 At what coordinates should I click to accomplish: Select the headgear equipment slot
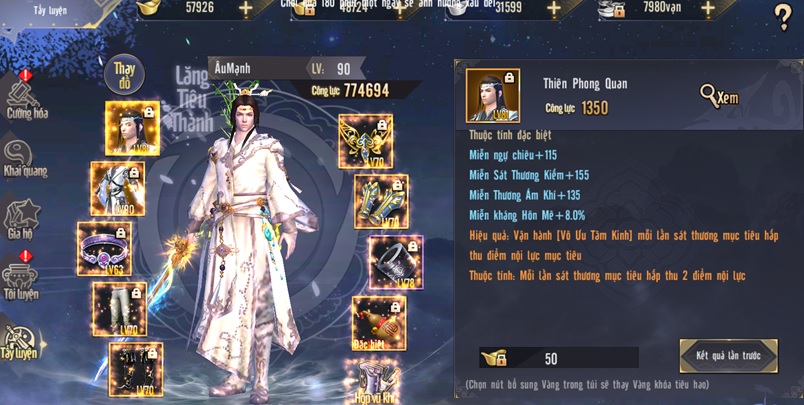click(132, 128)
